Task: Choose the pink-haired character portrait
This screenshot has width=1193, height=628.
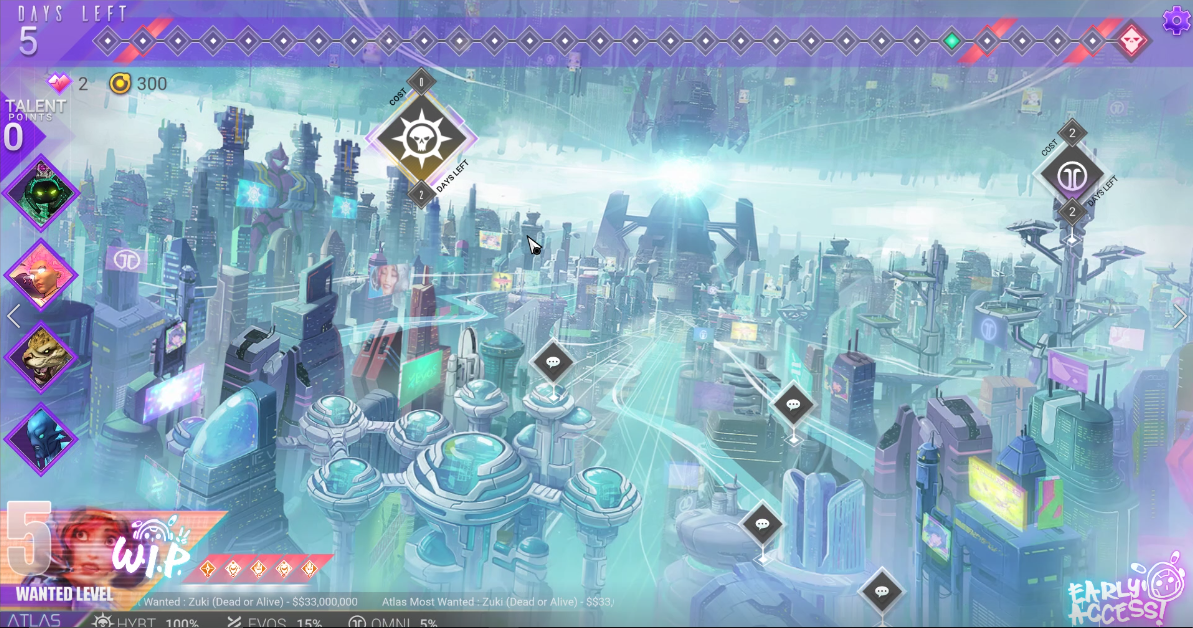Action: [x=41, y=274]
